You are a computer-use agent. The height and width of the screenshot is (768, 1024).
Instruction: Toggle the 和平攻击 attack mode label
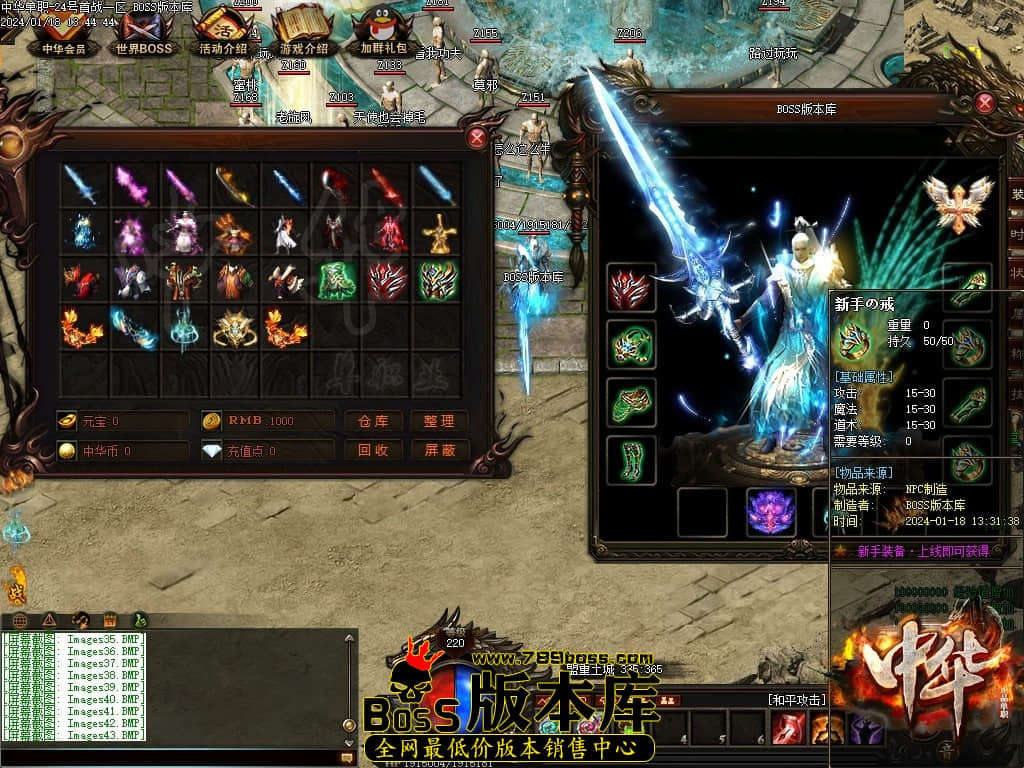coord(796,700)
